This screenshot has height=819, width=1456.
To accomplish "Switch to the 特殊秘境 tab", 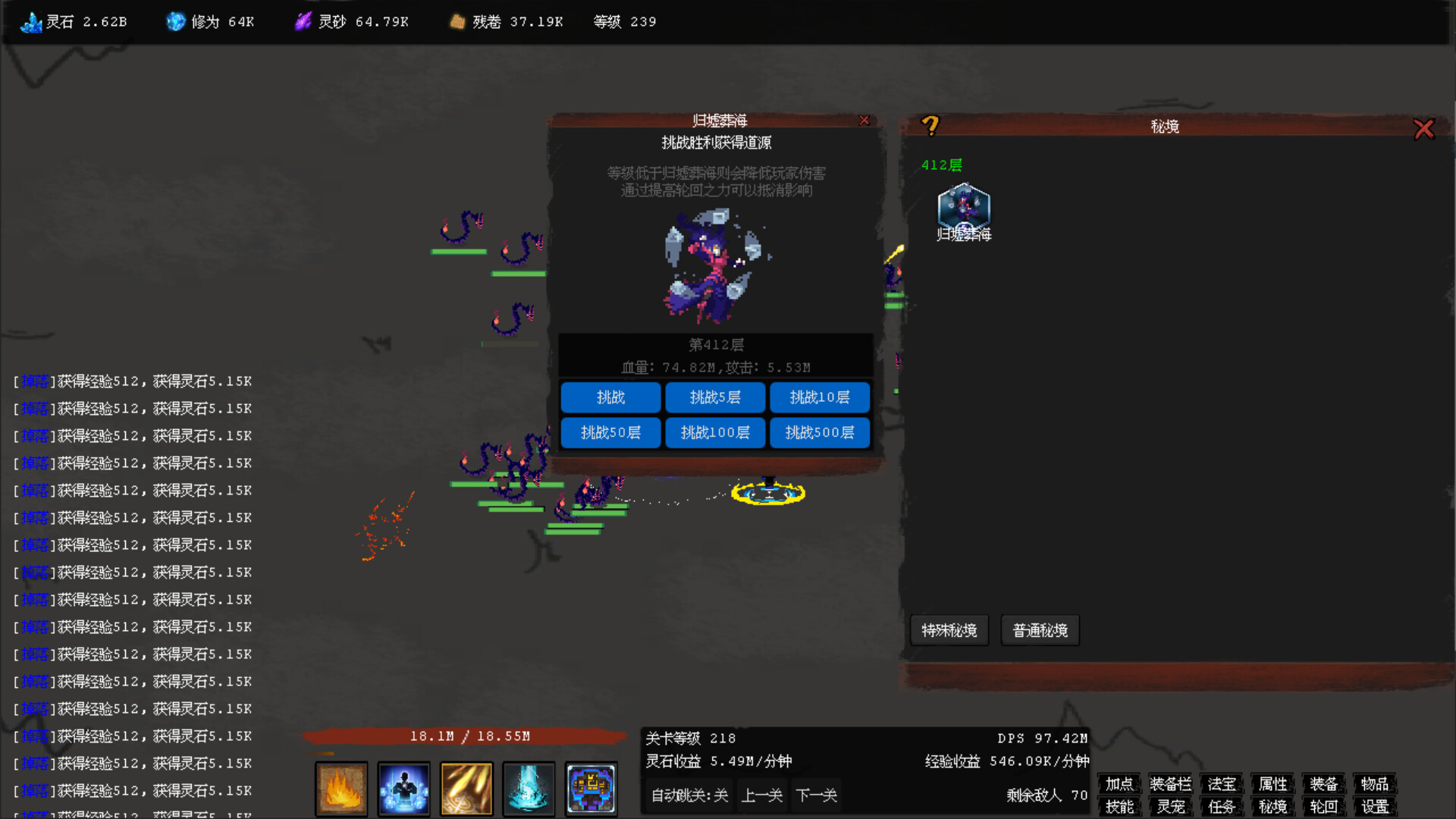I will click(x=949, y=630).
